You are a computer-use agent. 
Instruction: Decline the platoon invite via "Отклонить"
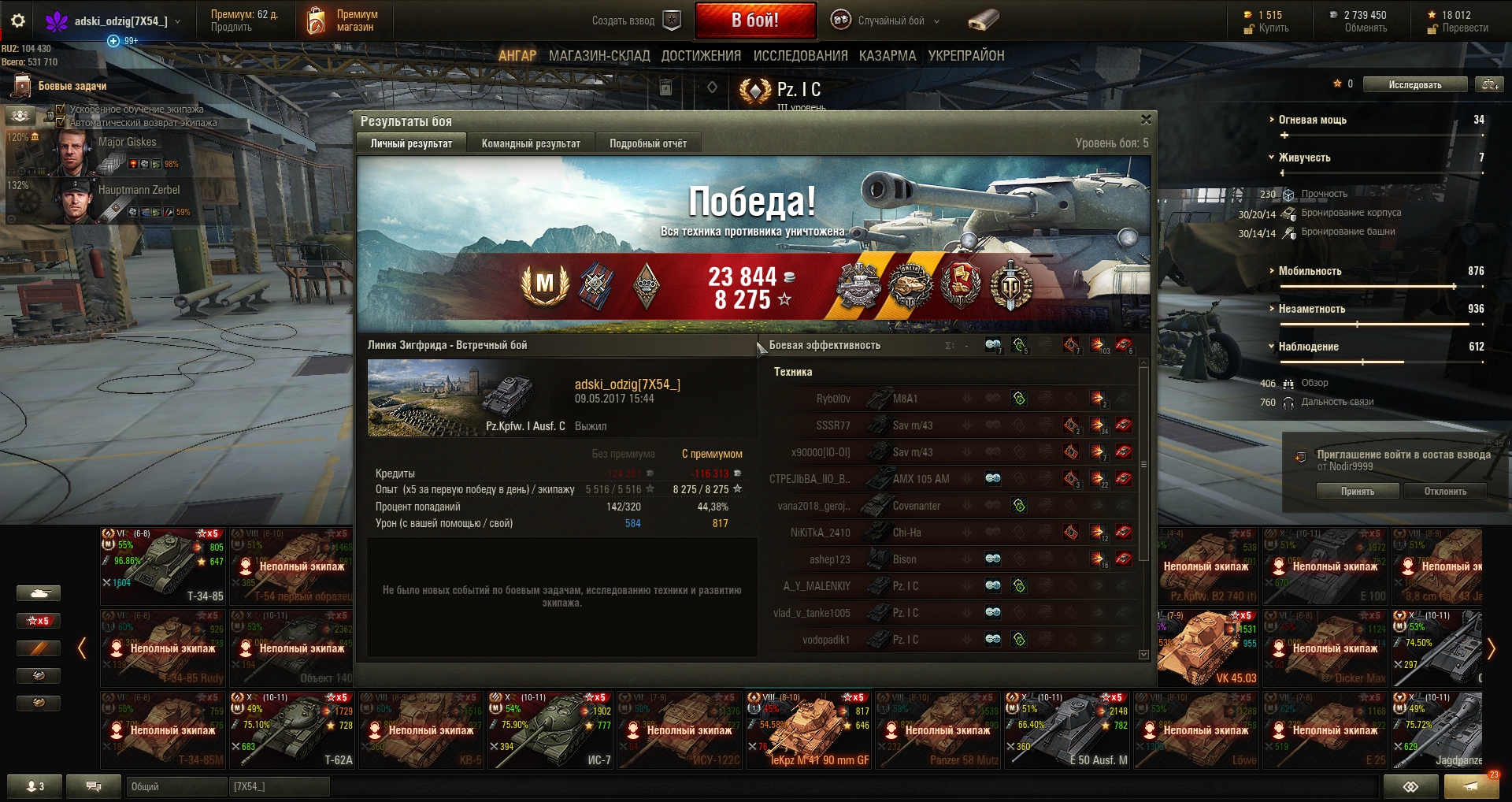(x=1445, y=492)
